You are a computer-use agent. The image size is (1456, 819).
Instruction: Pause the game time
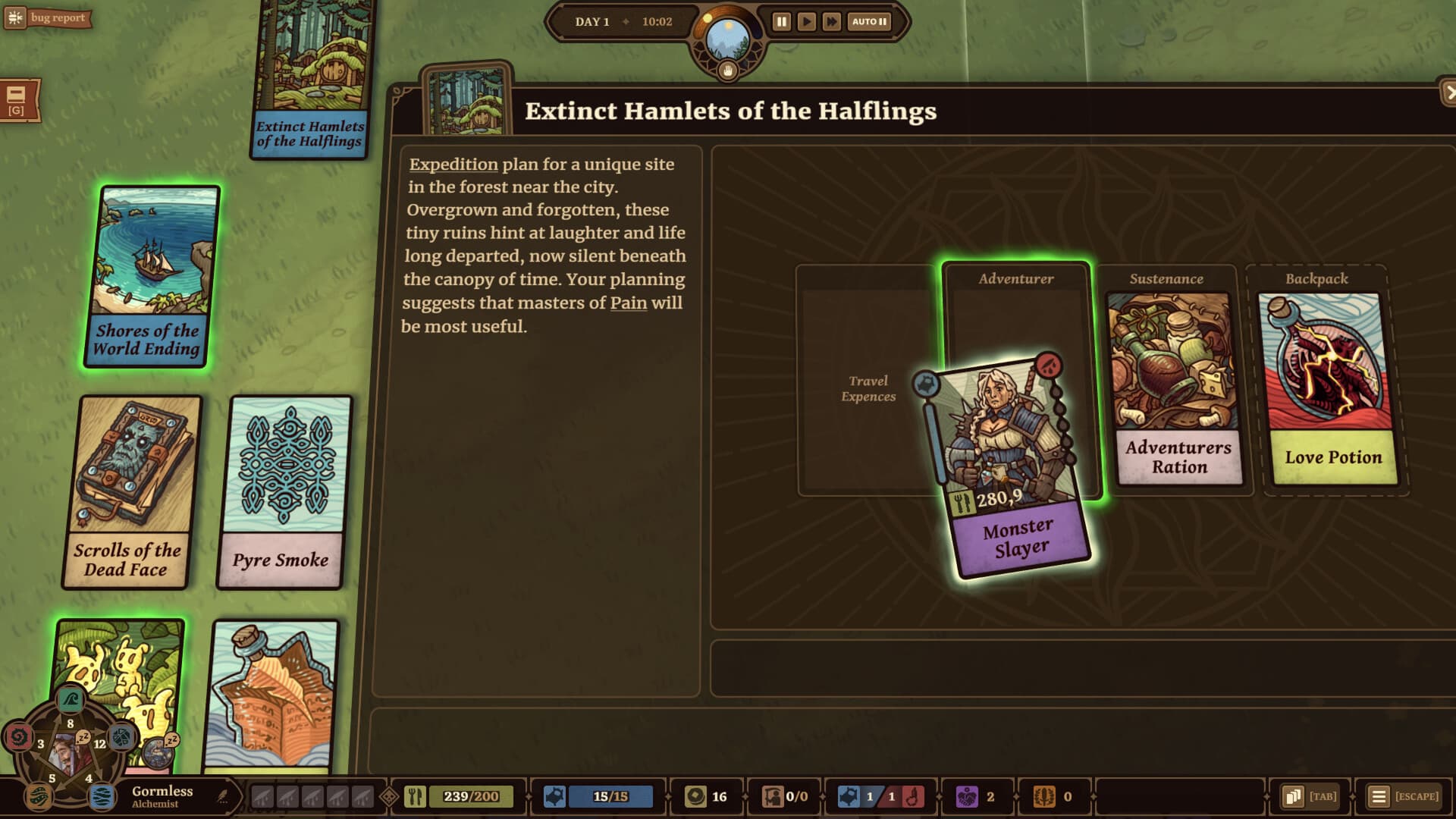coord(780,21)
